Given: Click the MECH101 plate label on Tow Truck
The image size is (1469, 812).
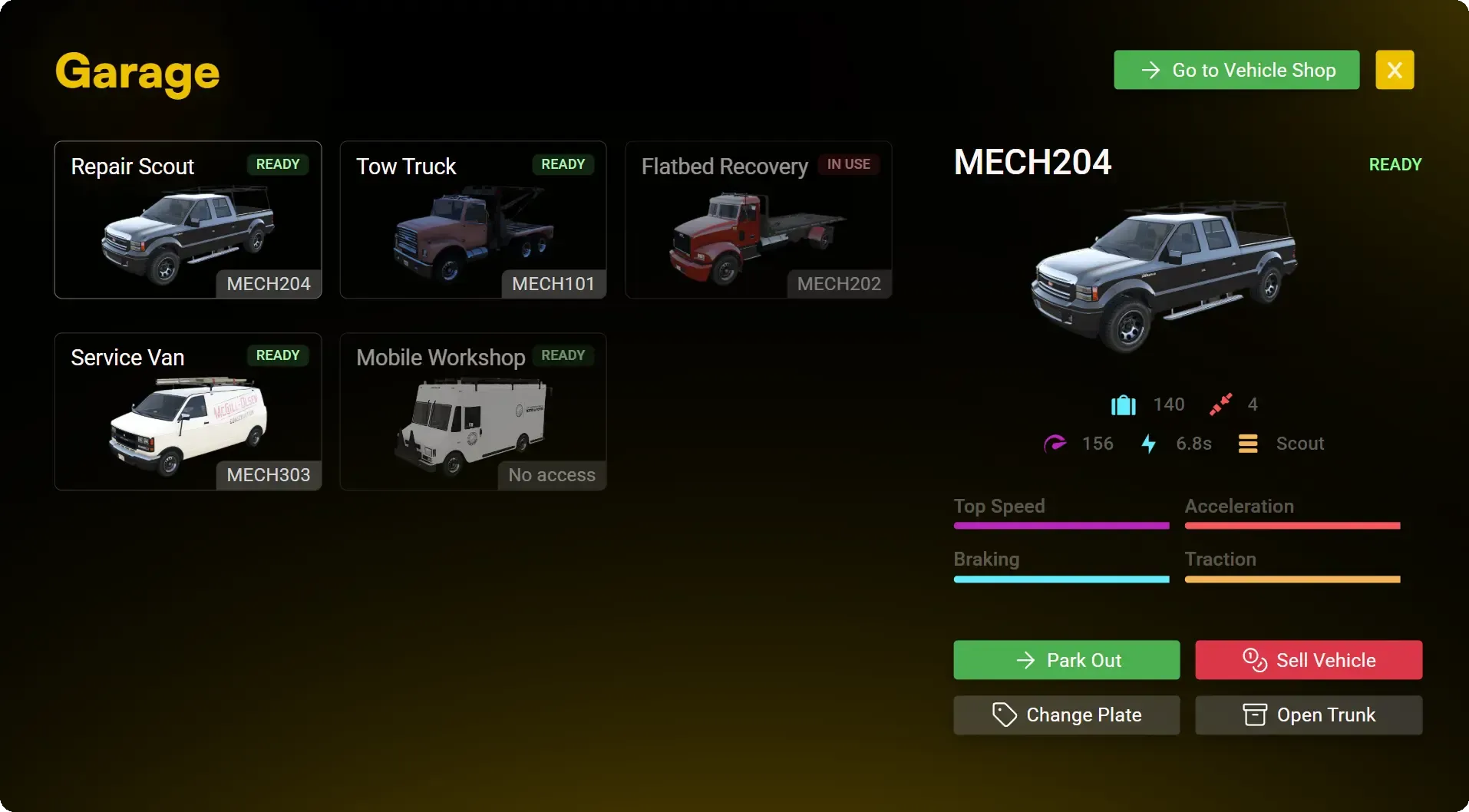Looking at the screenshot, I should [553, 284].
